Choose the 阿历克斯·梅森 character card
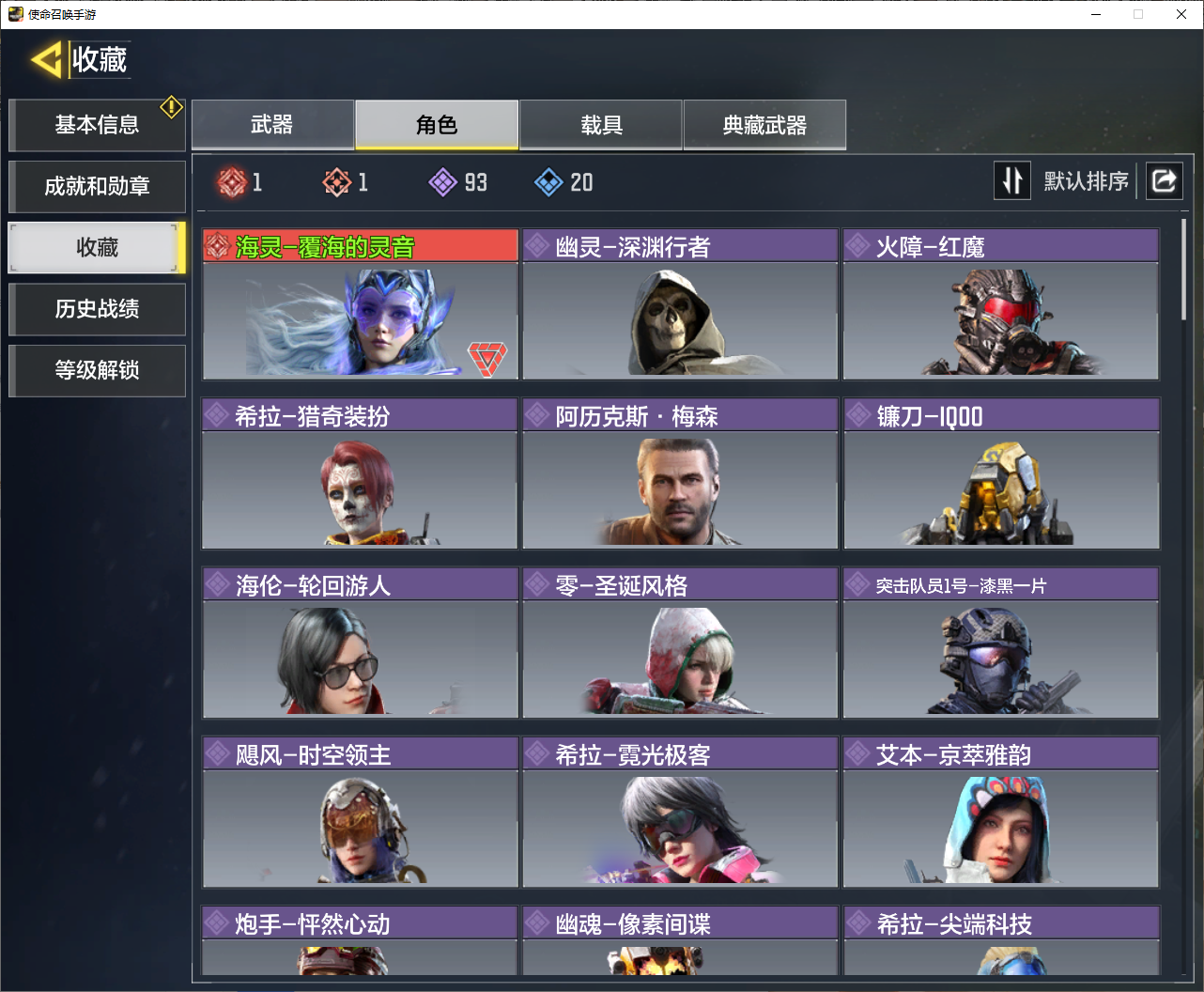The width and height of the screenshot is (1204, 992). pos(680,474)
